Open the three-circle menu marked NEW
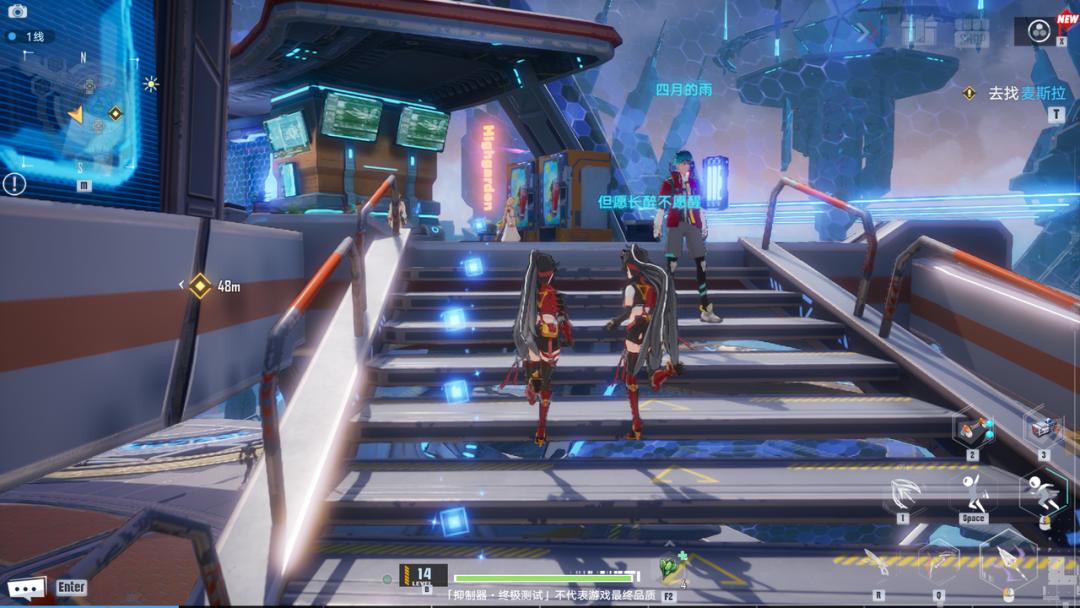Screen dimensions: 1080x608 click(x=1040, y=29)
